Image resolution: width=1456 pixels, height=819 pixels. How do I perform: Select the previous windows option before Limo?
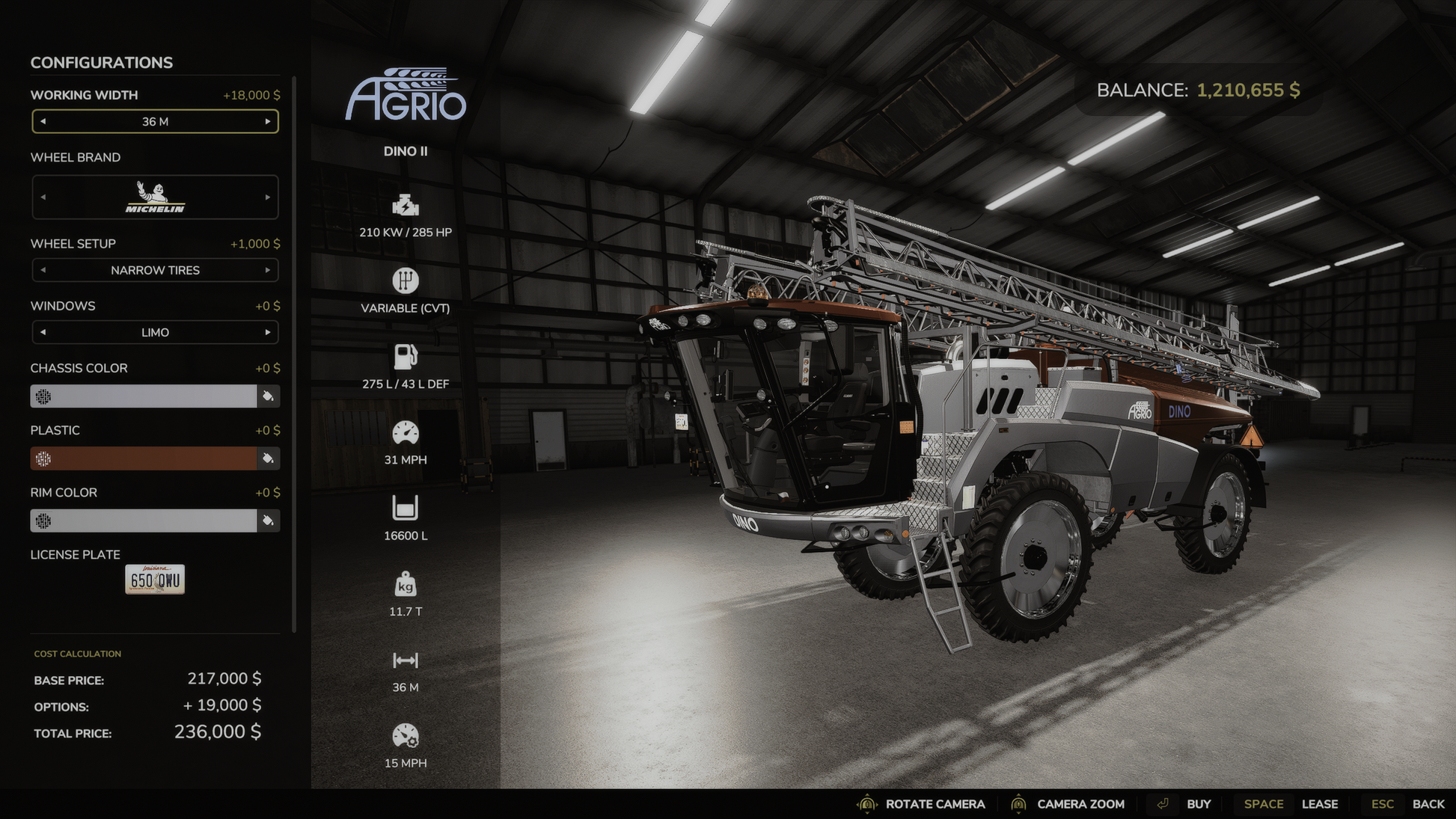[x=43, y=332]
